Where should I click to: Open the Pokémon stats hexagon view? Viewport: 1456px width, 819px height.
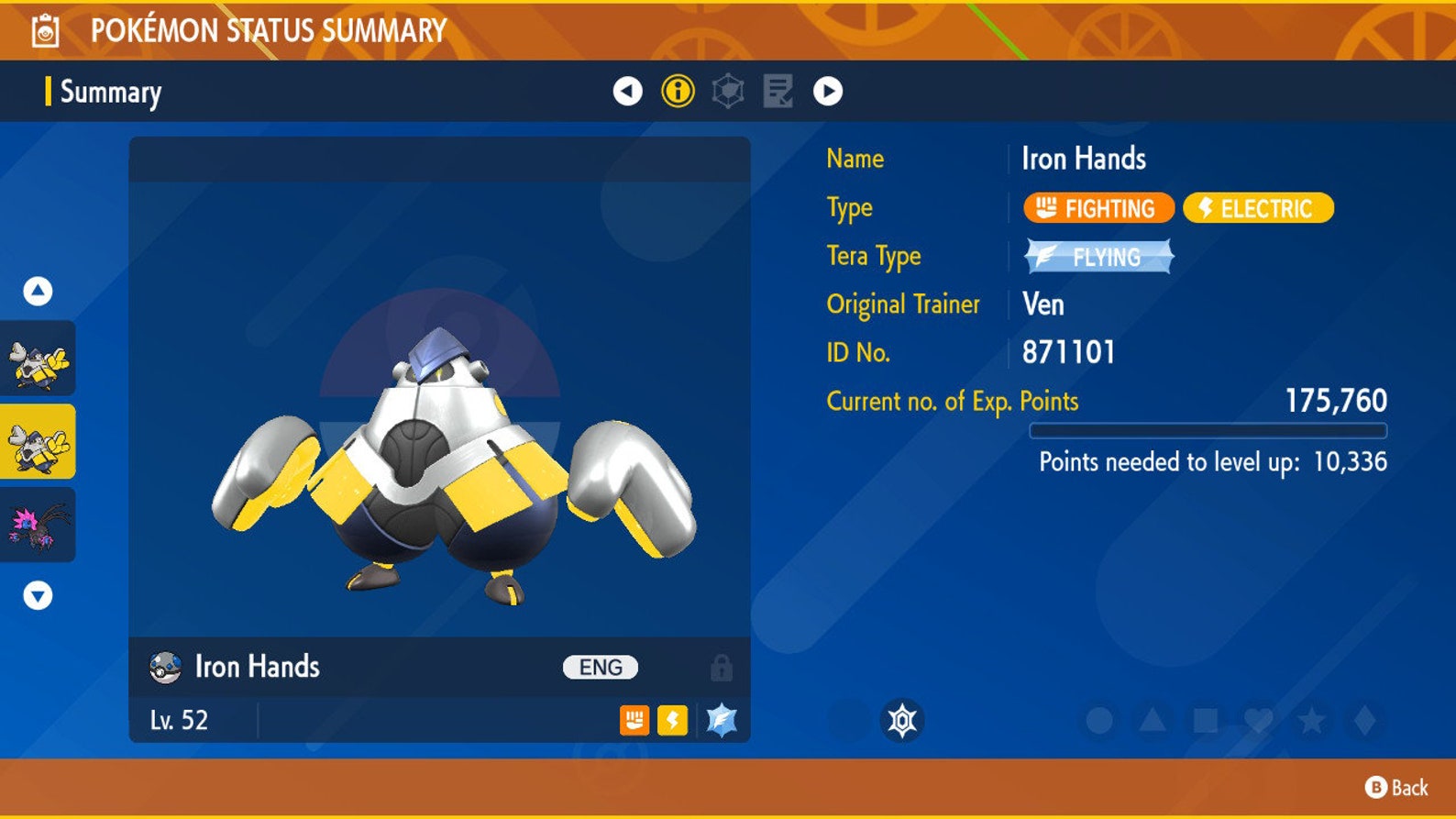(729, 92)
